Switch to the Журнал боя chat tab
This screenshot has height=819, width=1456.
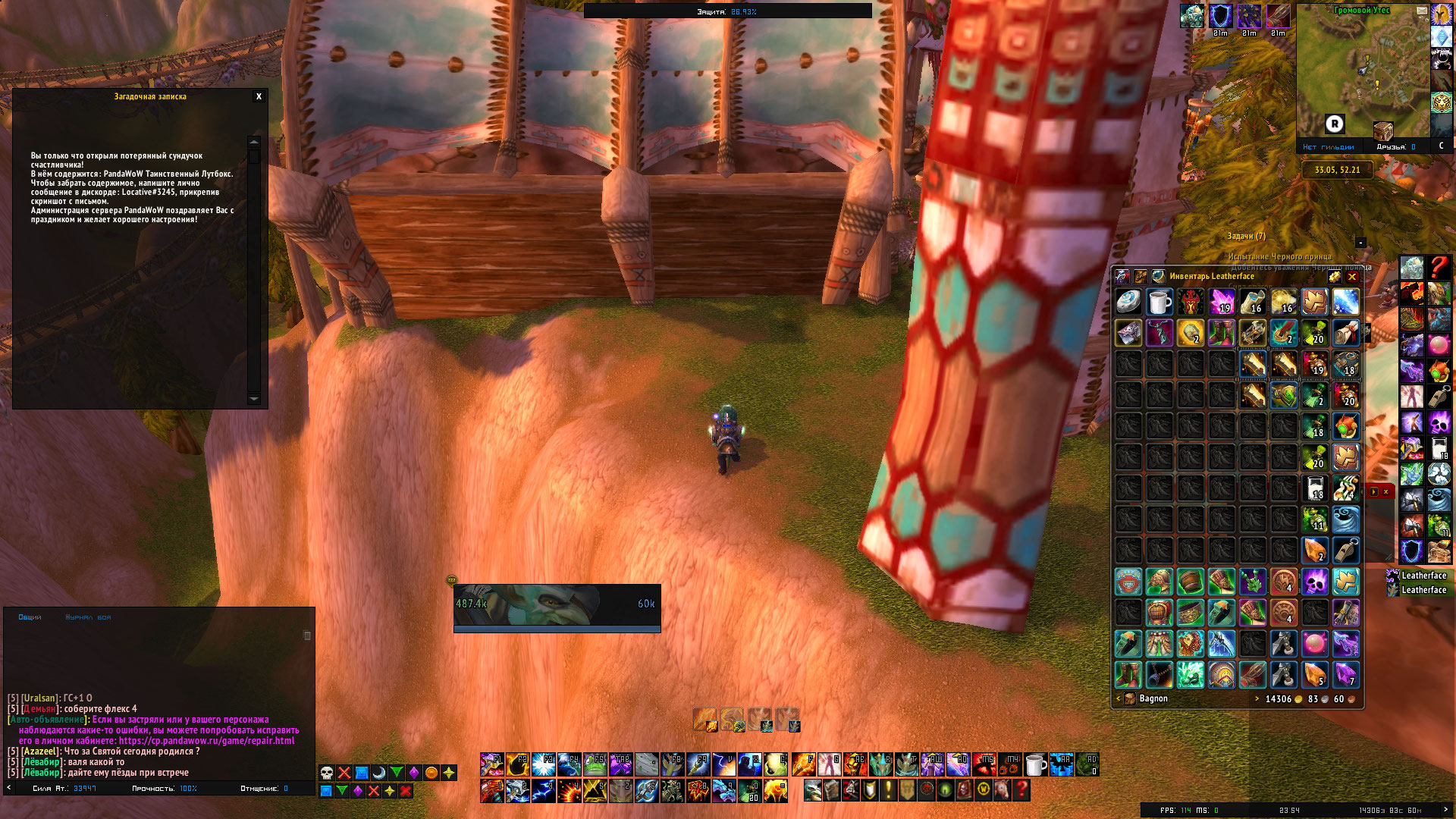(x=88, y=617)
